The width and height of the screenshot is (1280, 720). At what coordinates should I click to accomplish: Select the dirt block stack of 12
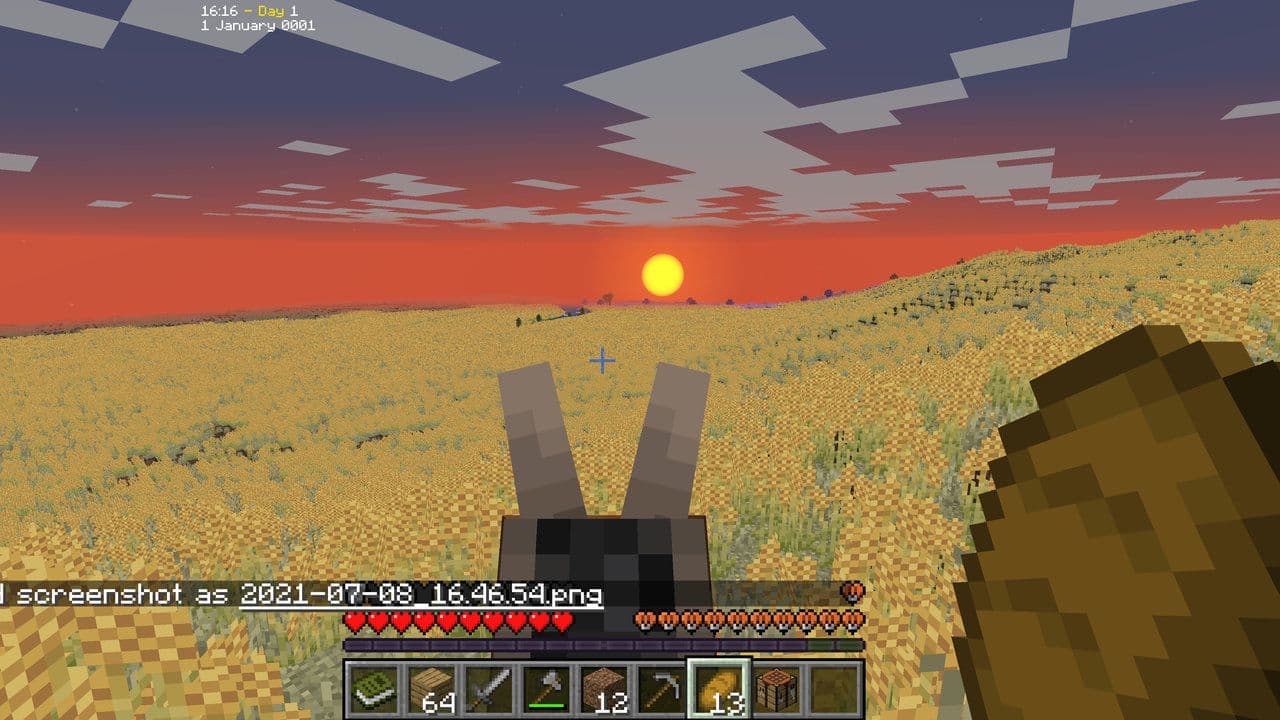[x=605, y=686]
